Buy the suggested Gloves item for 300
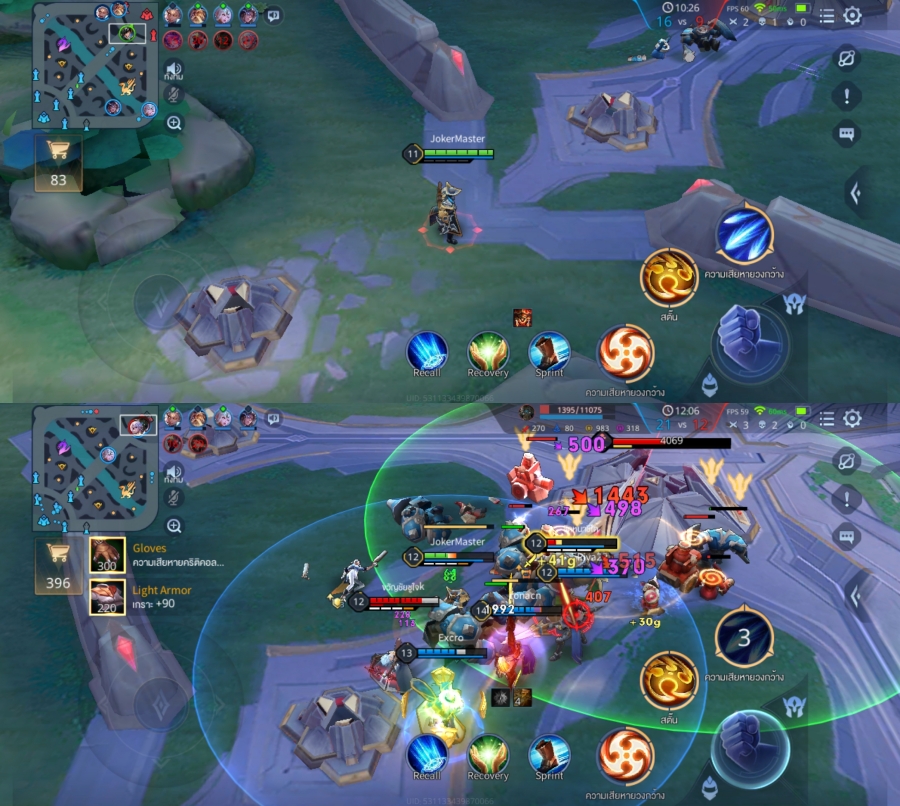Viewport: 900px width, 806px height. (x=107, y=557)
